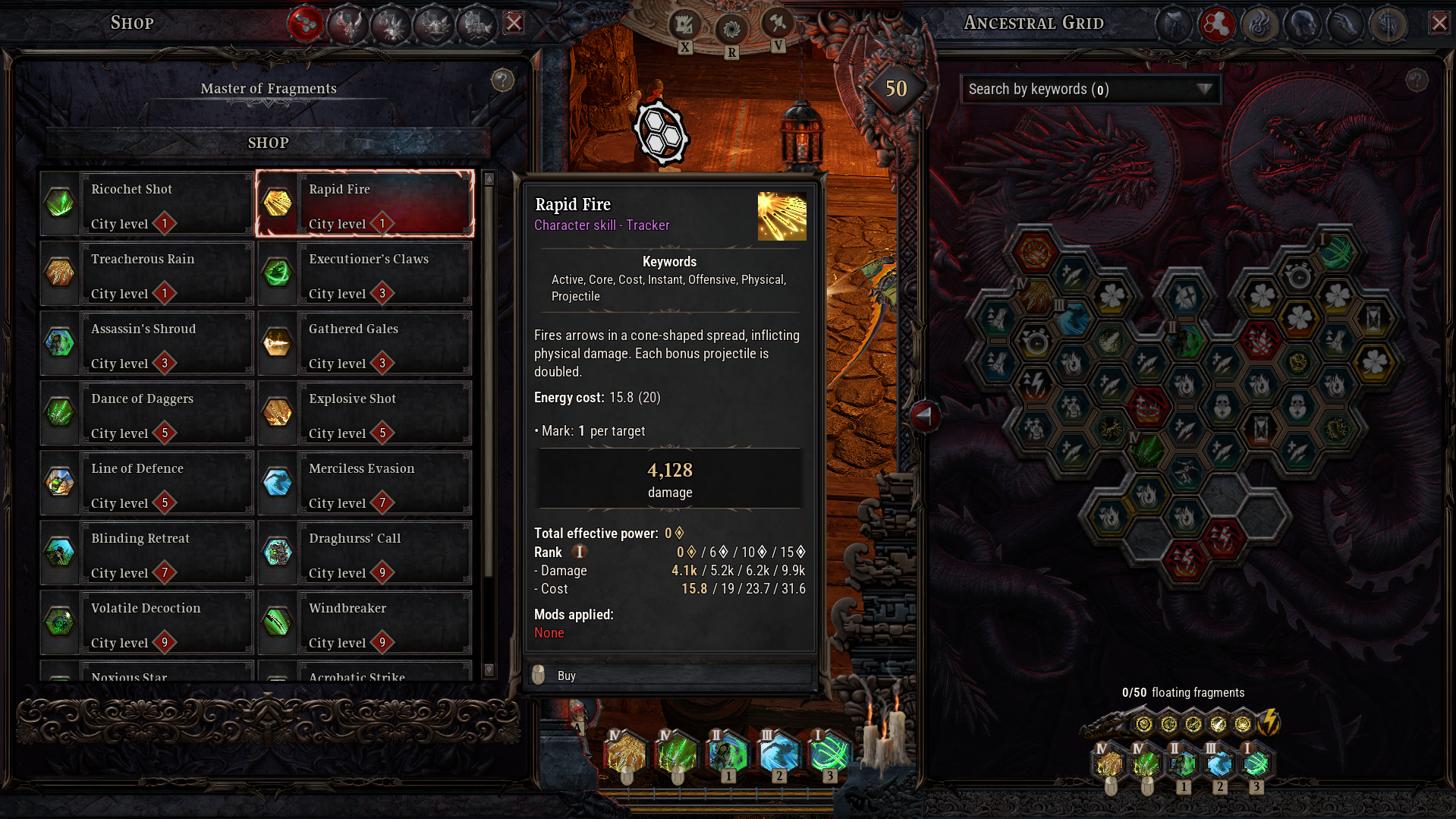Pick the Line of Defence skill
This screenshot has height=819, width=1456.
147,484
